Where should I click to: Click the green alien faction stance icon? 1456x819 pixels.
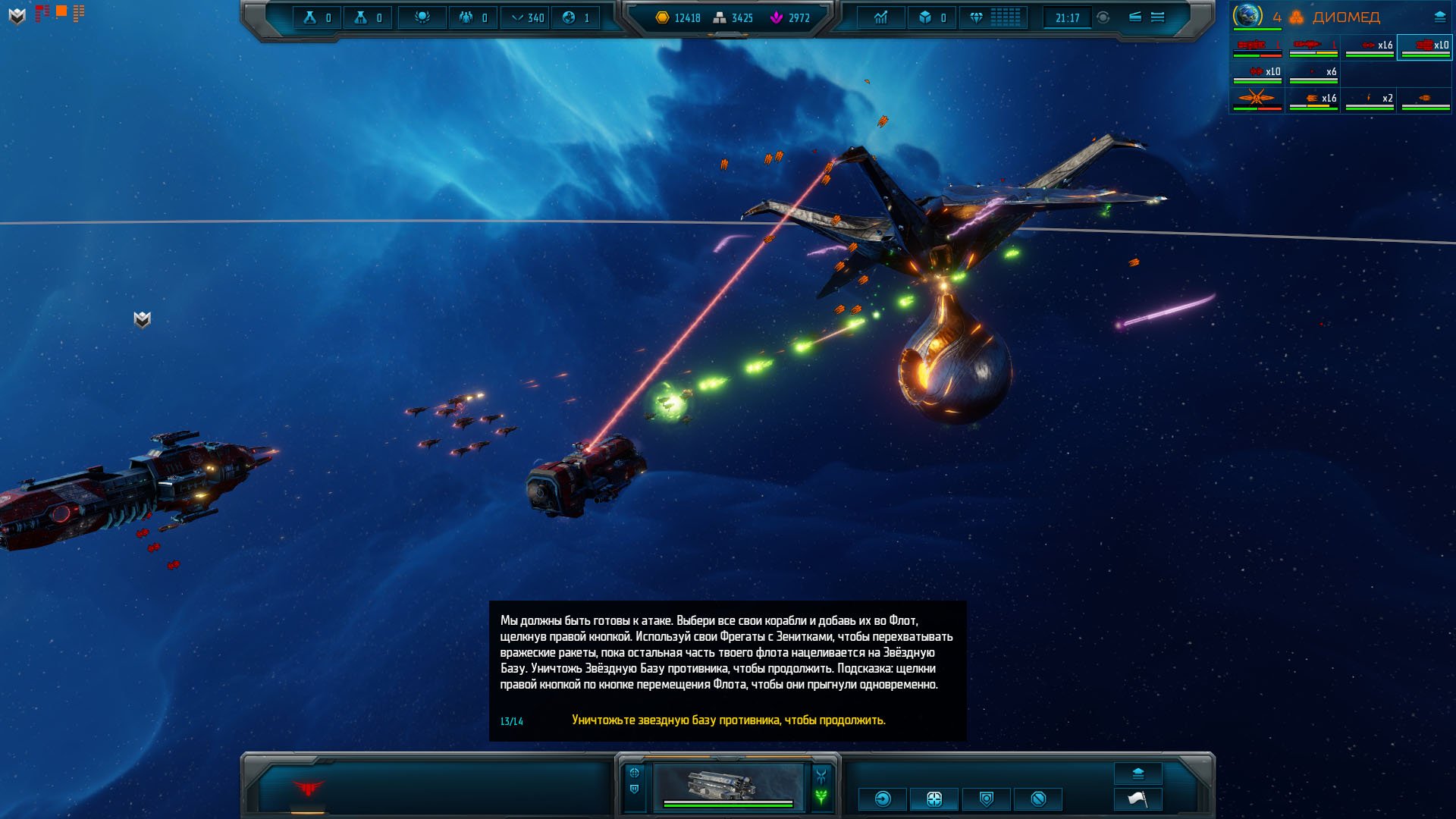(x=821, y=797)
